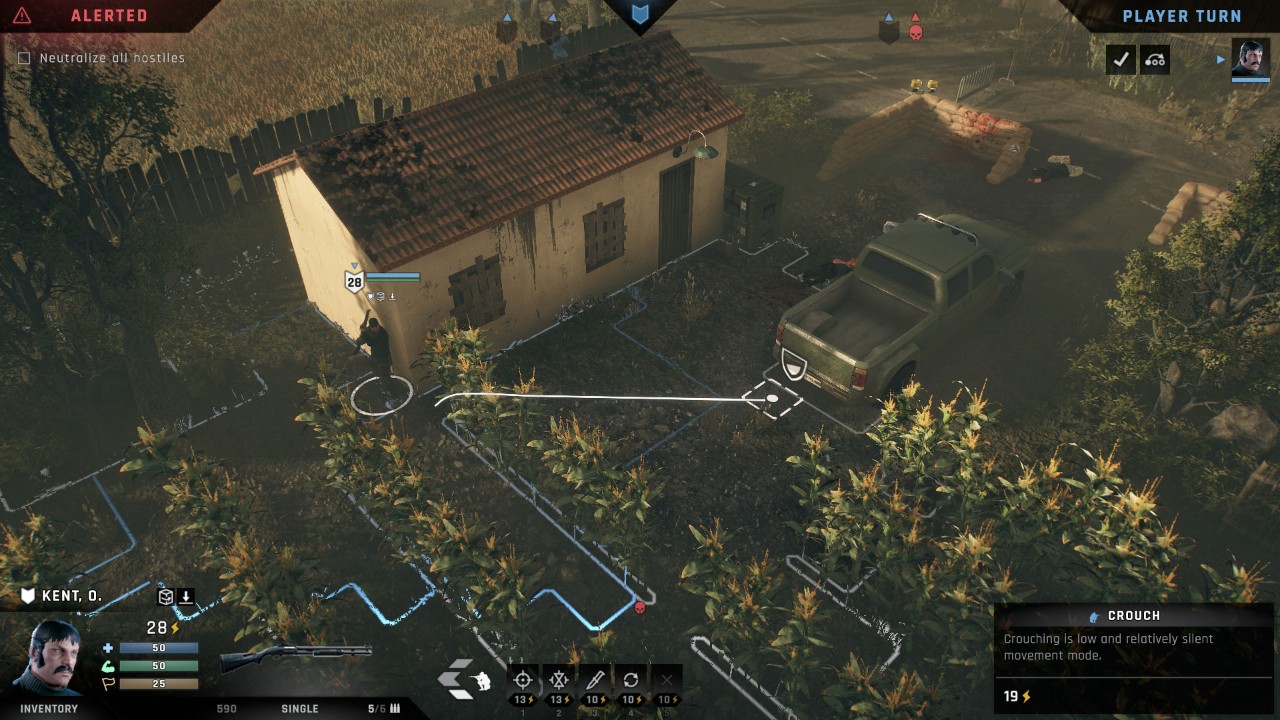This screenshot has width=1280, height=720.
Task: End the turn with the checkmark button
Action: click(1121, 60)
